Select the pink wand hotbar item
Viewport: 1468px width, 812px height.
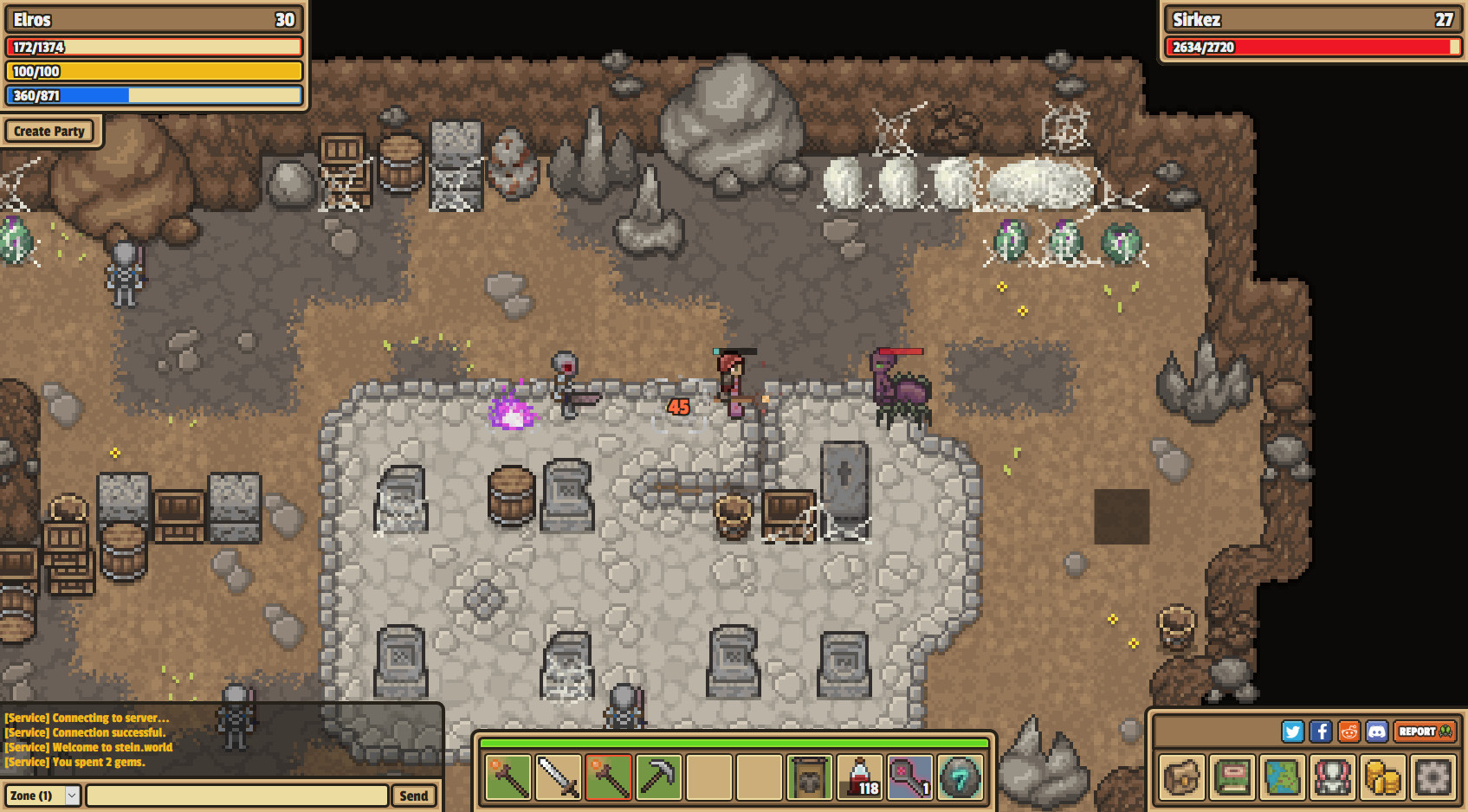pyautogui.click(x=910, y=777)
